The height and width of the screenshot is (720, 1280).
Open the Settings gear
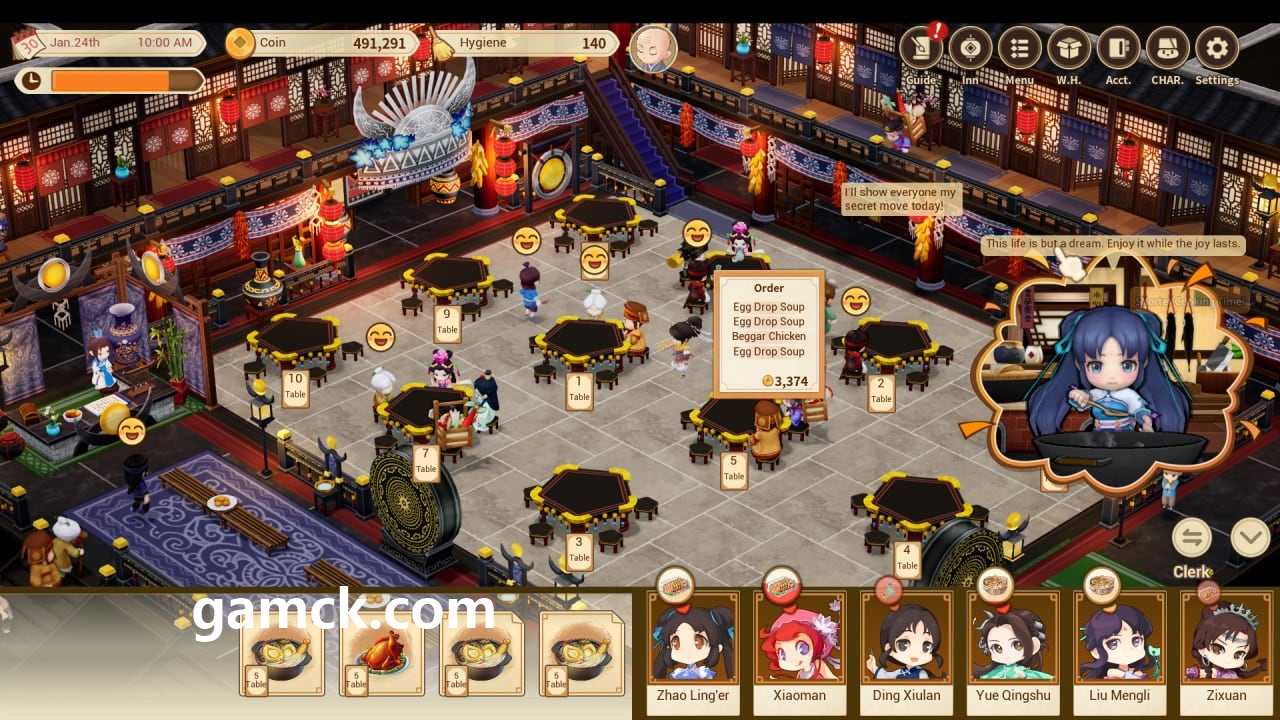1216,50
